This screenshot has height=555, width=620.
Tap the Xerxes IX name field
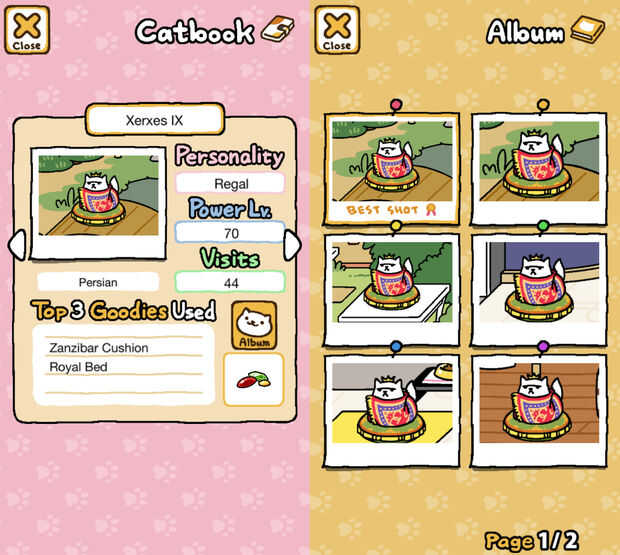point(153,119)
